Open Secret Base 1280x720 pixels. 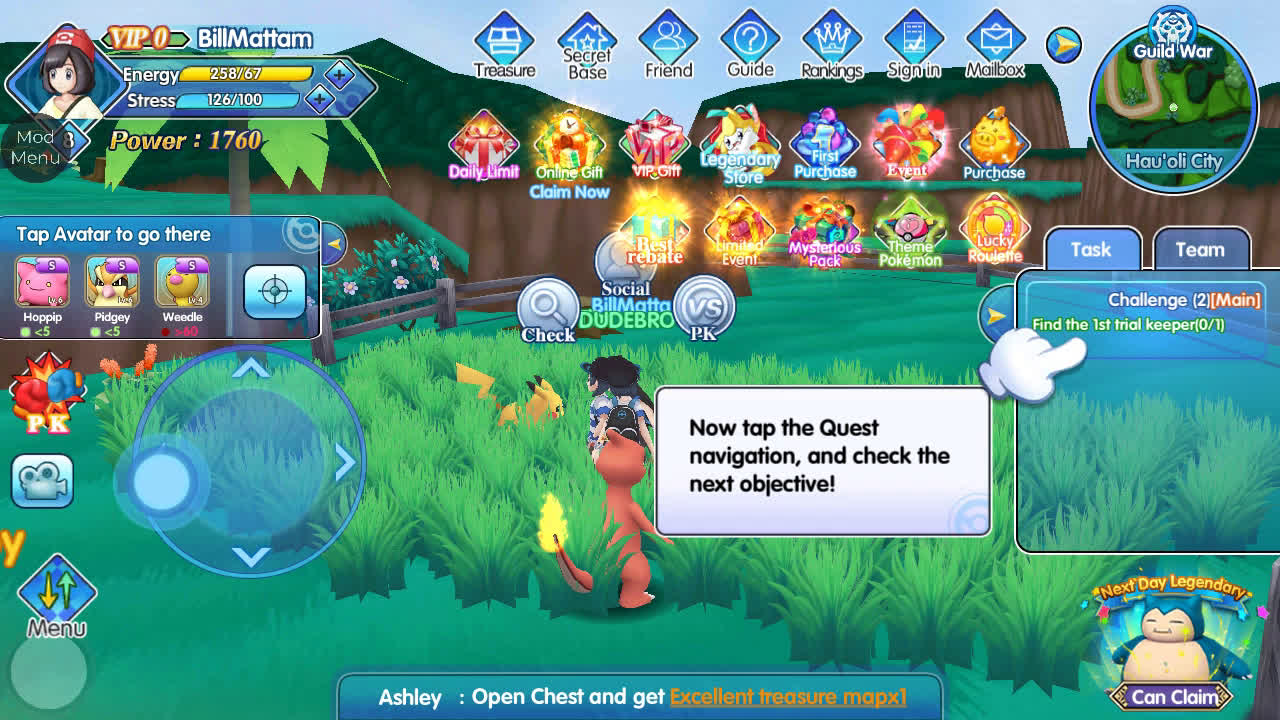tap(587, 45)
